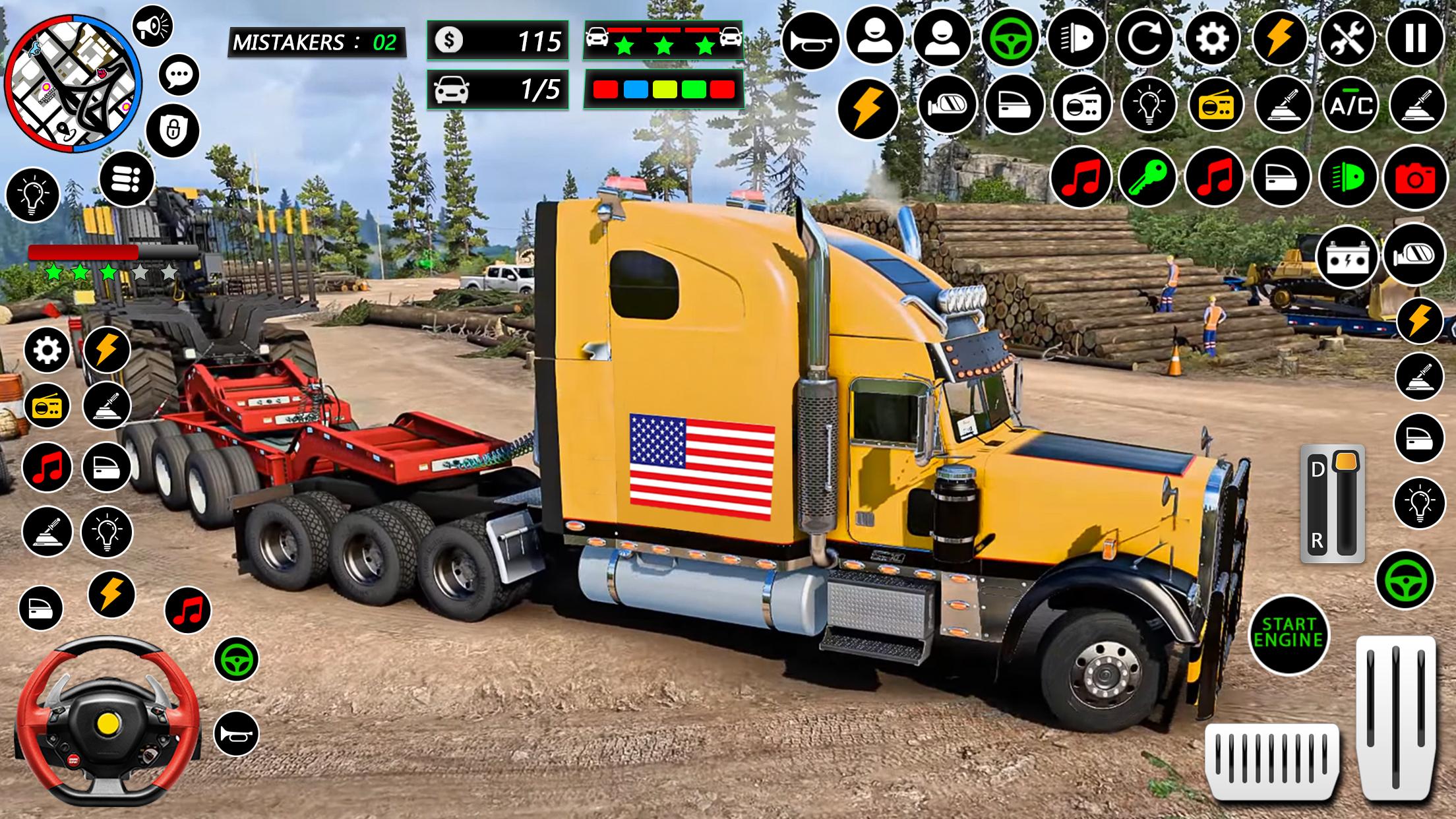
Task: Open the list menu icon
Action: coord(127,179)
